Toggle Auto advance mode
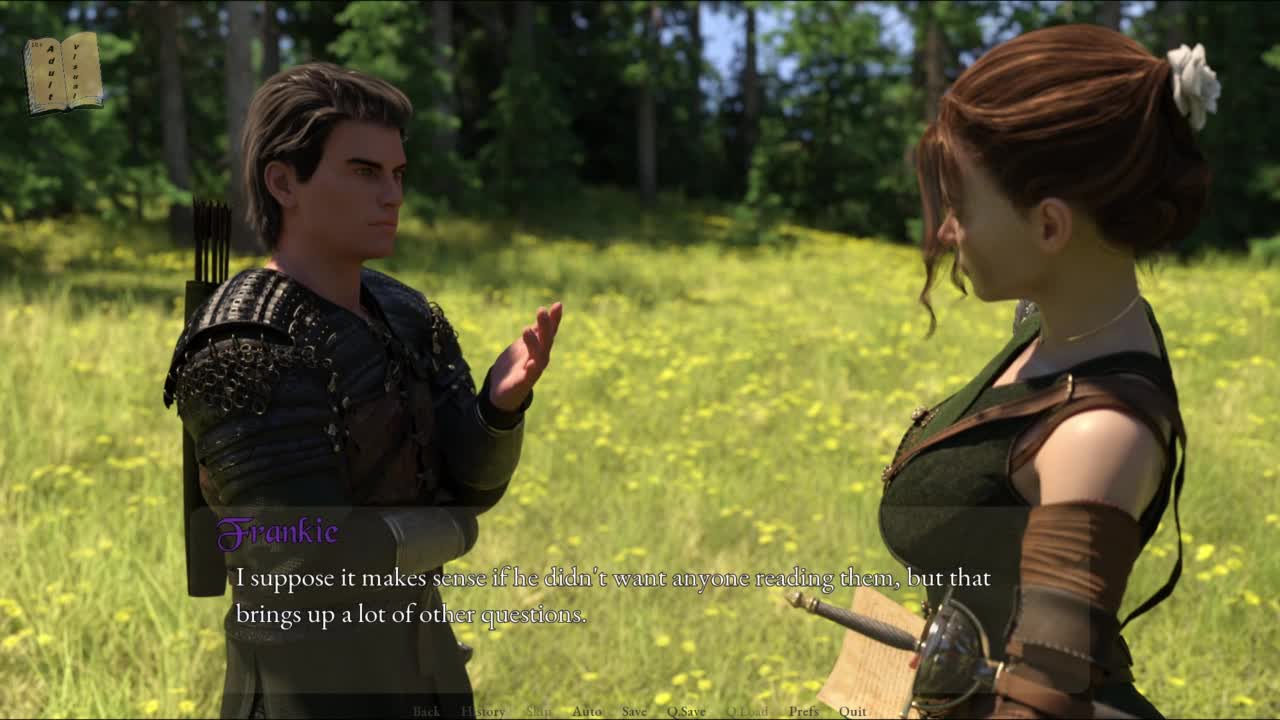 point(586,711)
